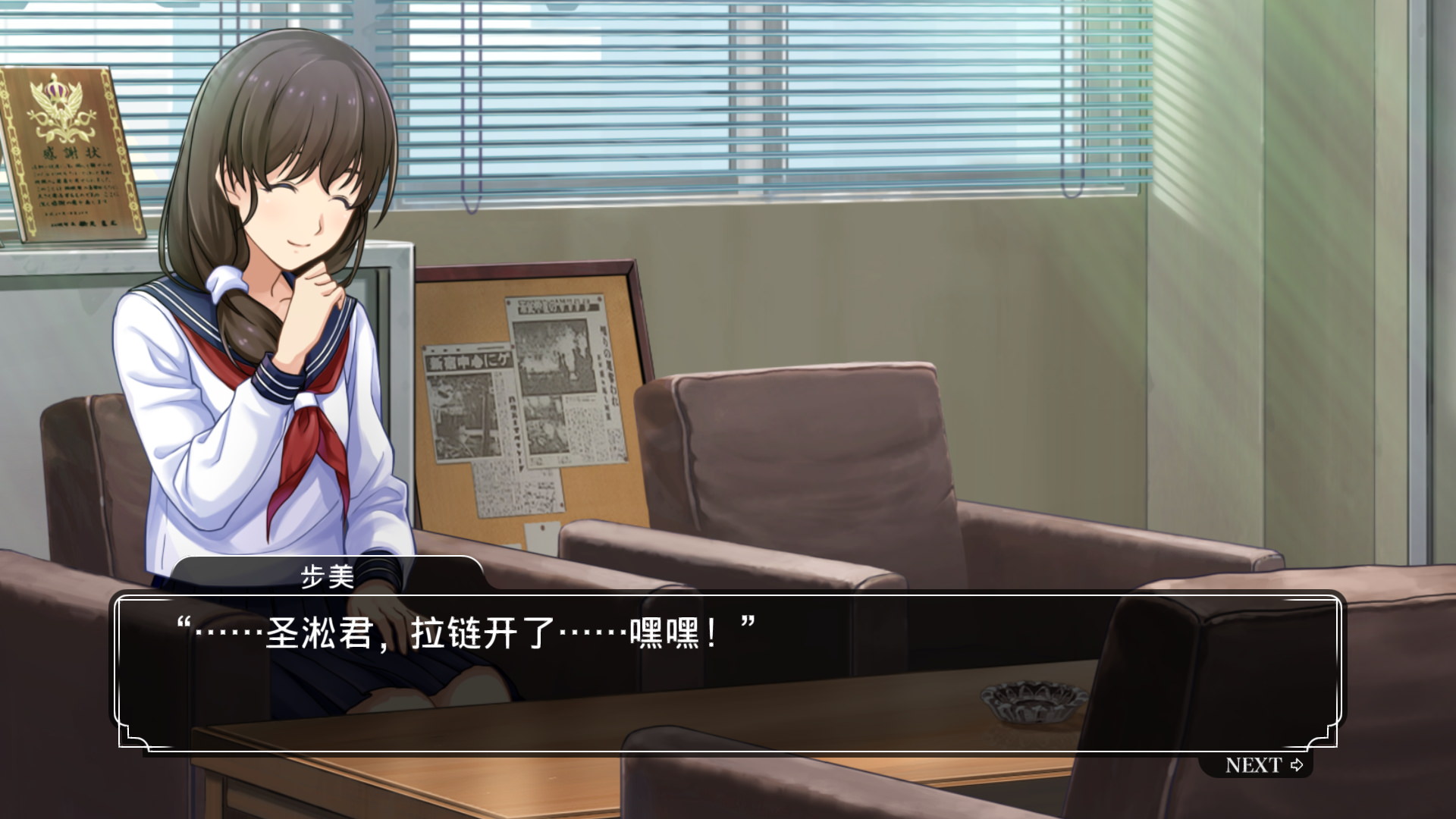Image resolution: width=1456 pixels, height=819 pixels.
Task: Advance dialogue with the NEXT button
Action: point(1263,765)
